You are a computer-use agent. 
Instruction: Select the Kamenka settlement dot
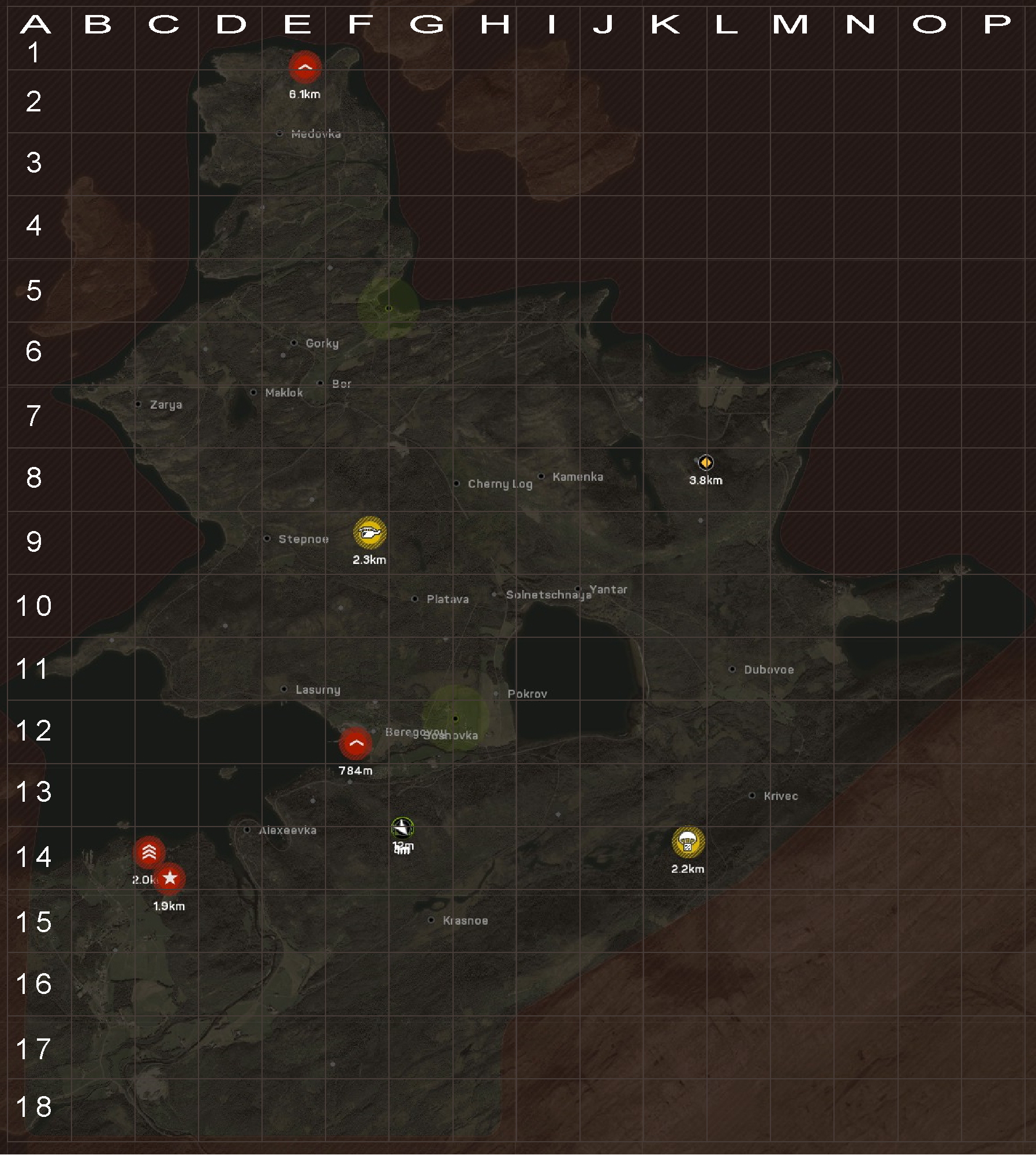540,476
